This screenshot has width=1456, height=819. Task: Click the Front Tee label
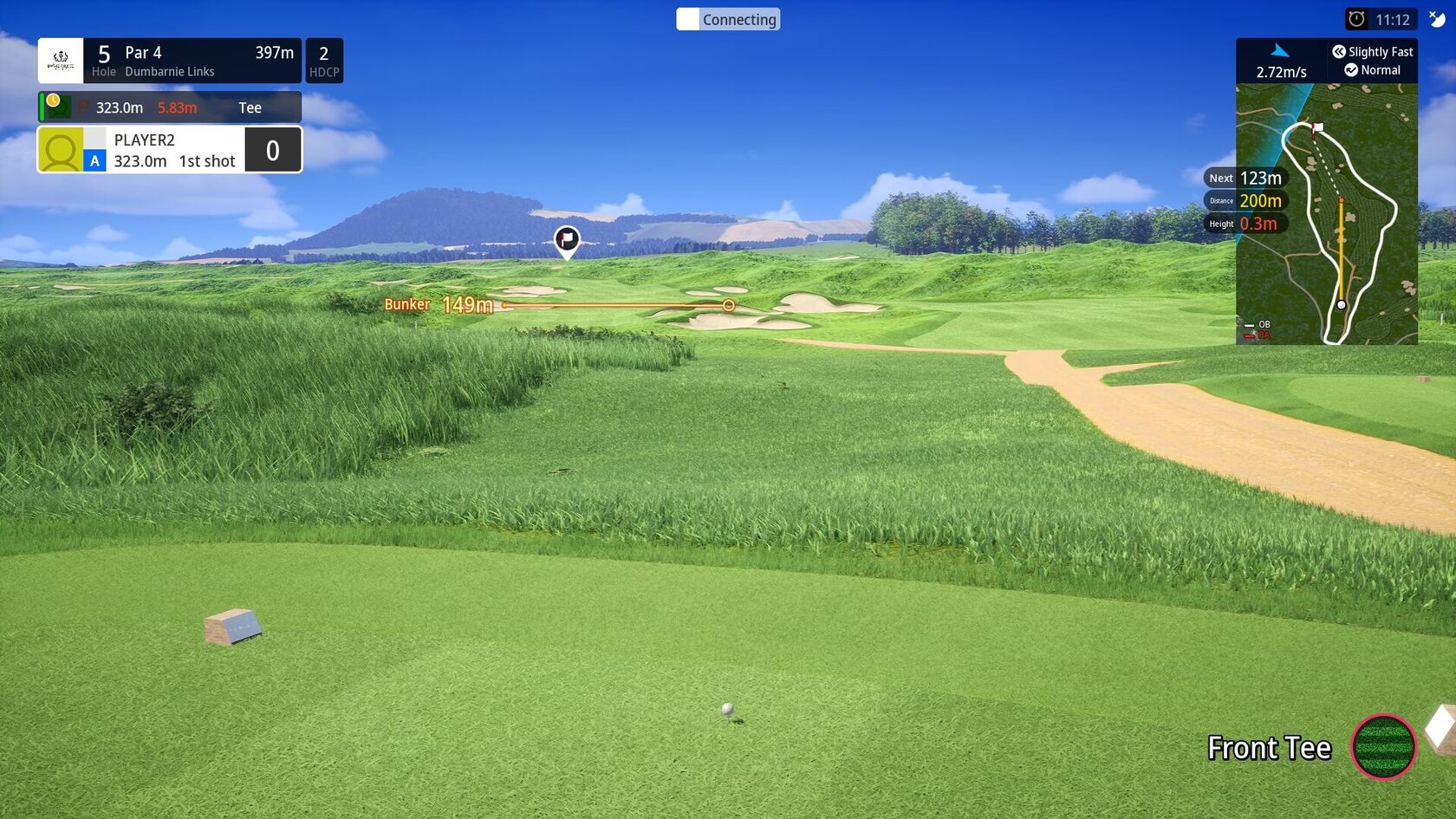(x=1269, y=748)
